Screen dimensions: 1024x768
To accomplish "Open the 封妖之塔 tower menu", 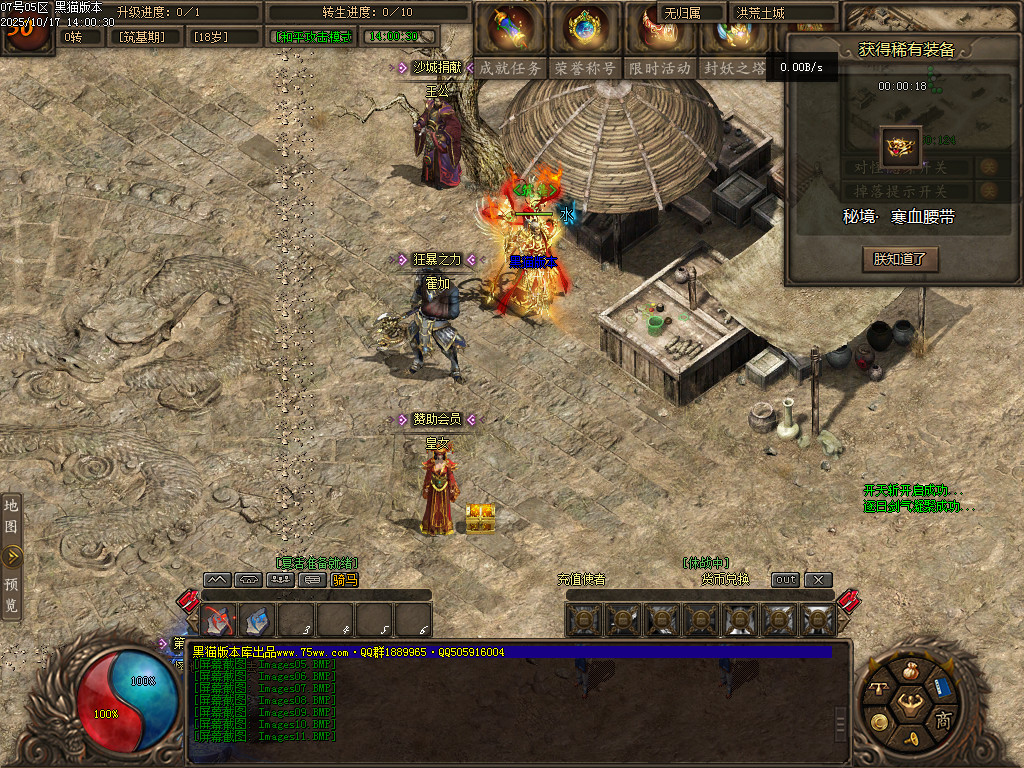I will pyautogui.click(x=734, y=68).
